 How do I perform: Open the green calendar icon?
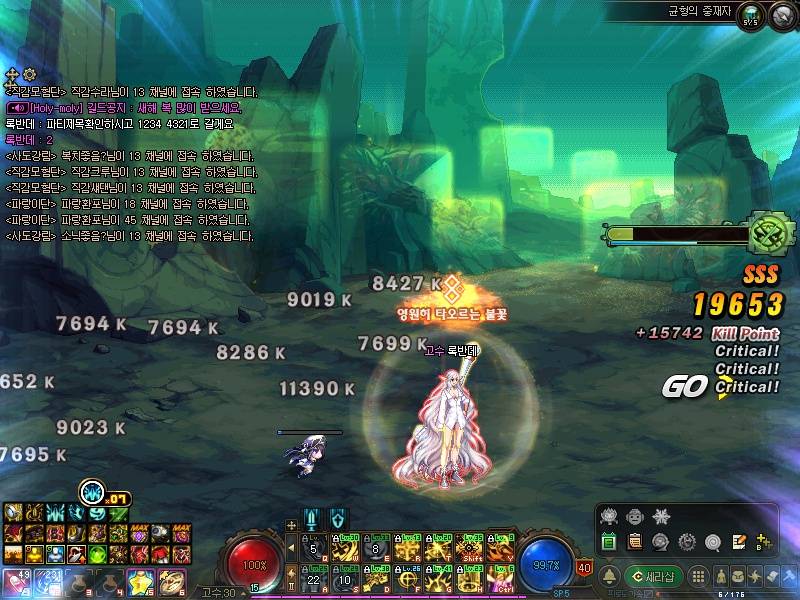click(608, 541)
